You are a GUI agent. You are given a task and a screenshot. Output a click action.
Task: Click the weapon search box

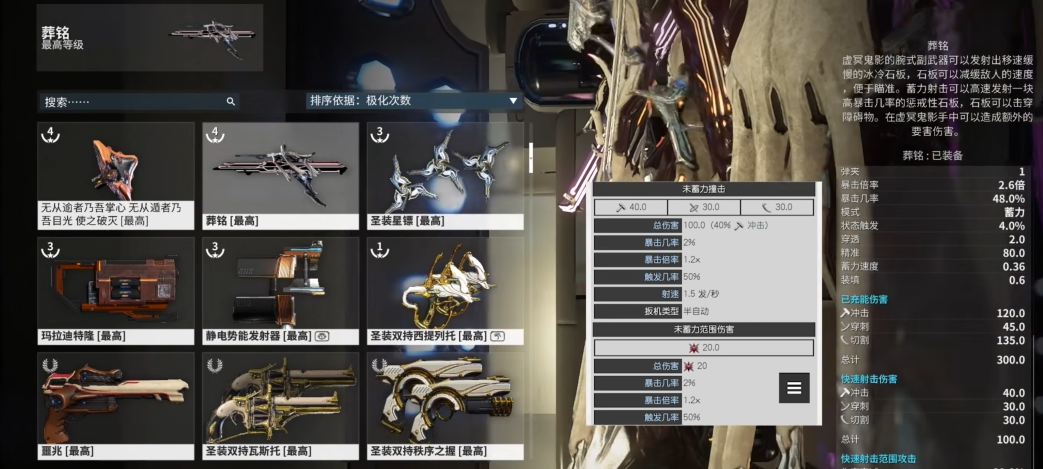(x=135, y=101)
